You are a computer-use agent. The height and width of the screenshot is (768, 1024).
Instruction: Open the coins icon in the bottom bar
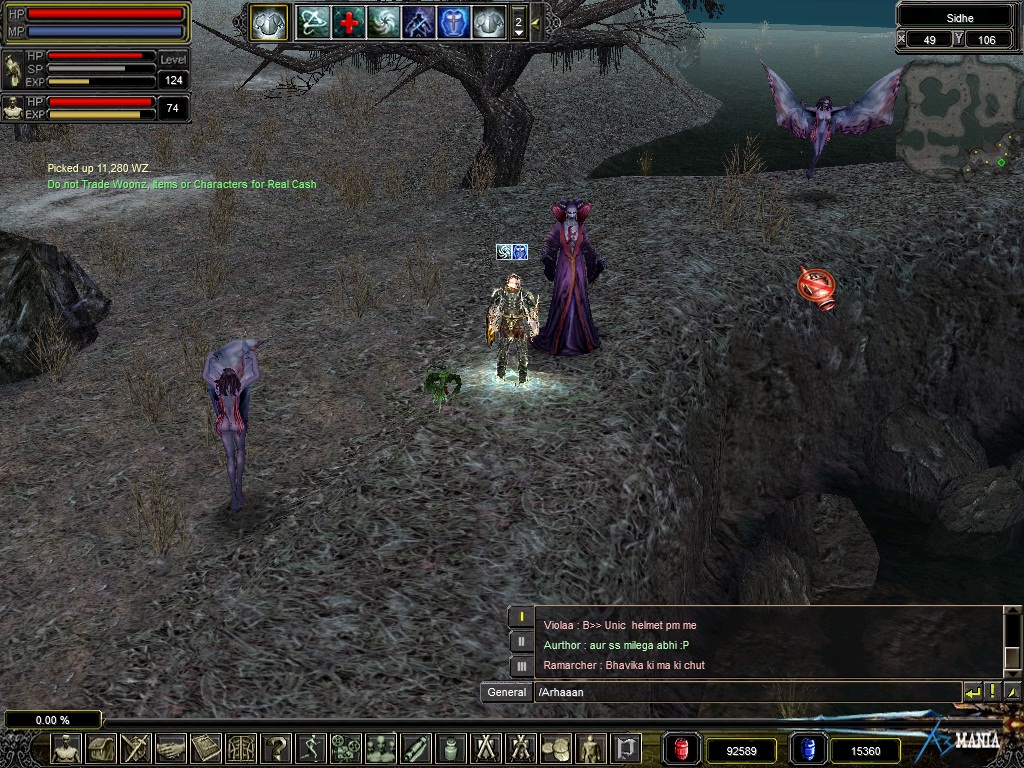click(555, 747)
